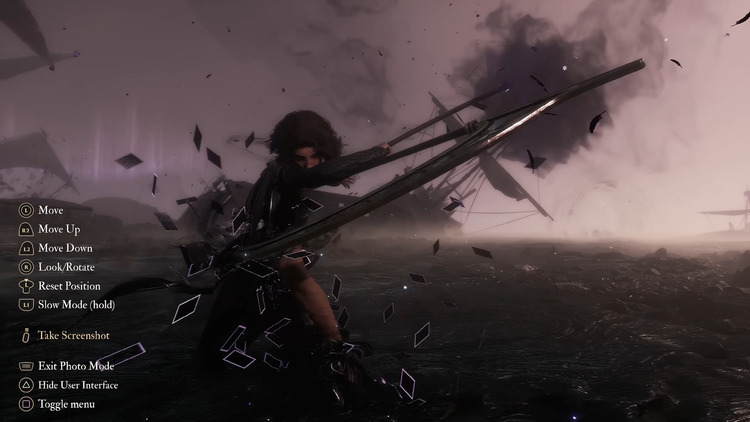Screen dimensions: 750x422
Task: Exit Photo Mode
Action: [76, 366]
